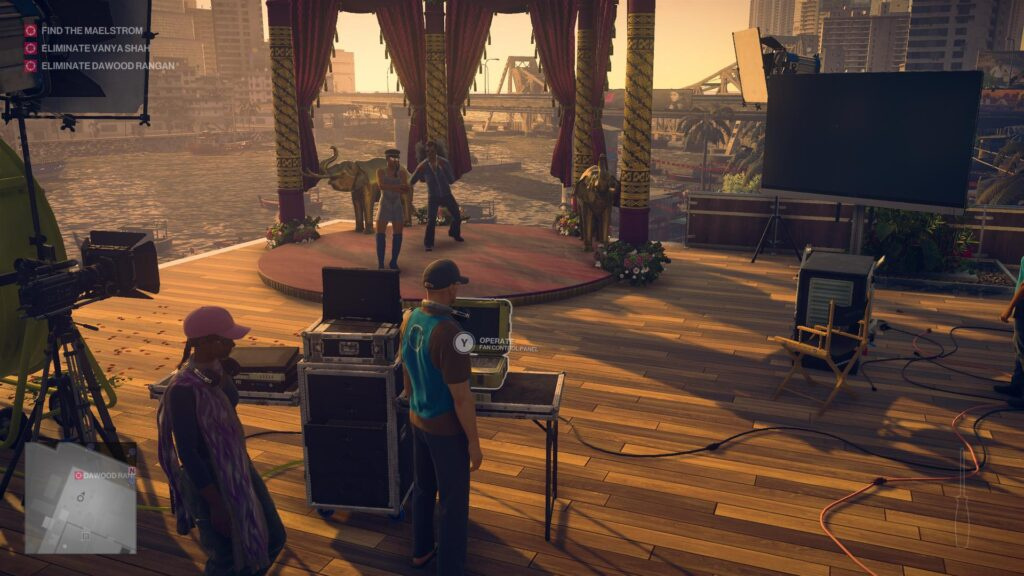Click the Dawood Rangan target marker on minimap
This screenshot has width=1024, height=576.
[x=79, y=475]
